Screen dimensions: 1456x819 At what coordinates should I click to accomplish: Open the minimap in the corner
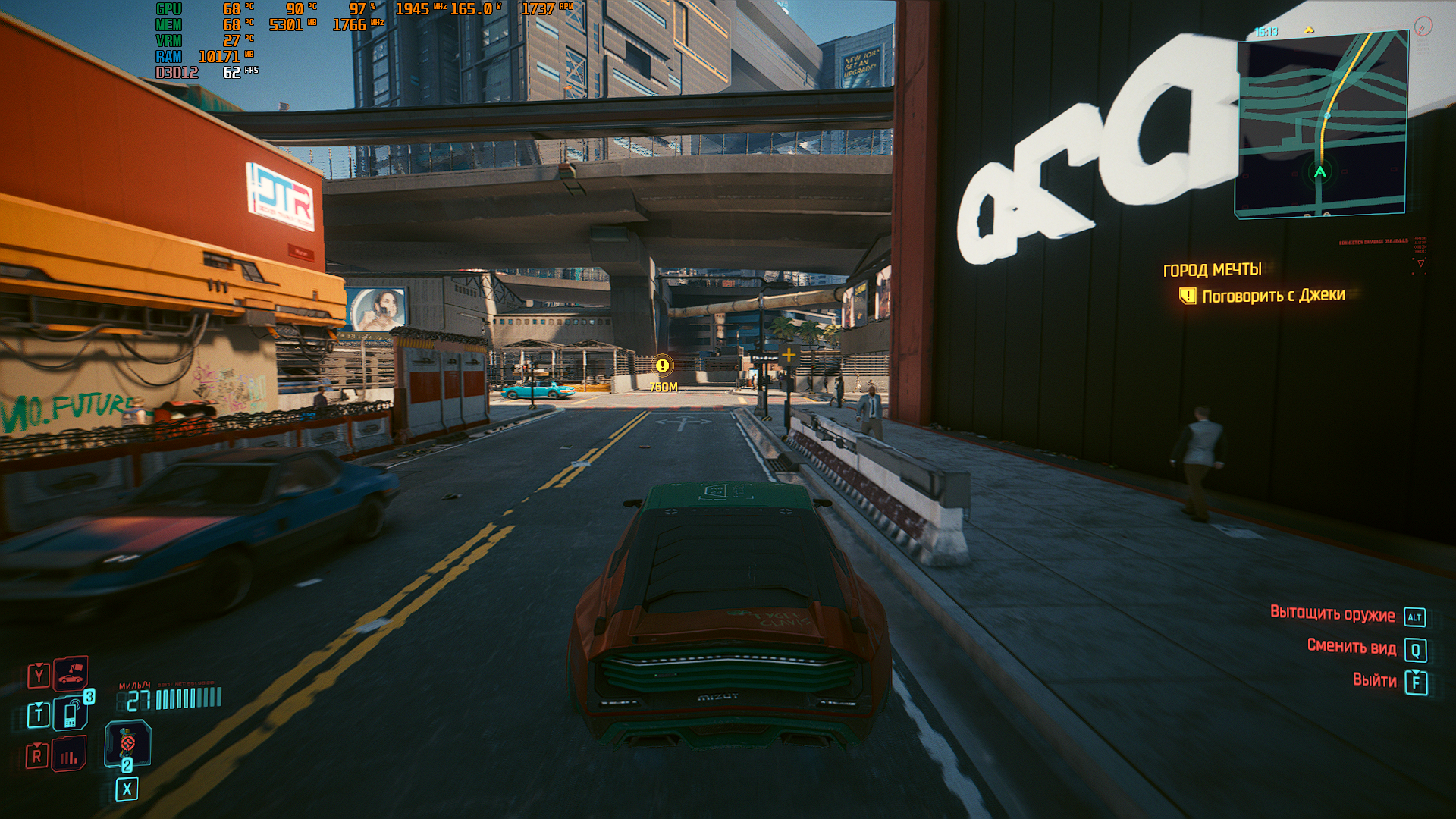coord(1322,125)
